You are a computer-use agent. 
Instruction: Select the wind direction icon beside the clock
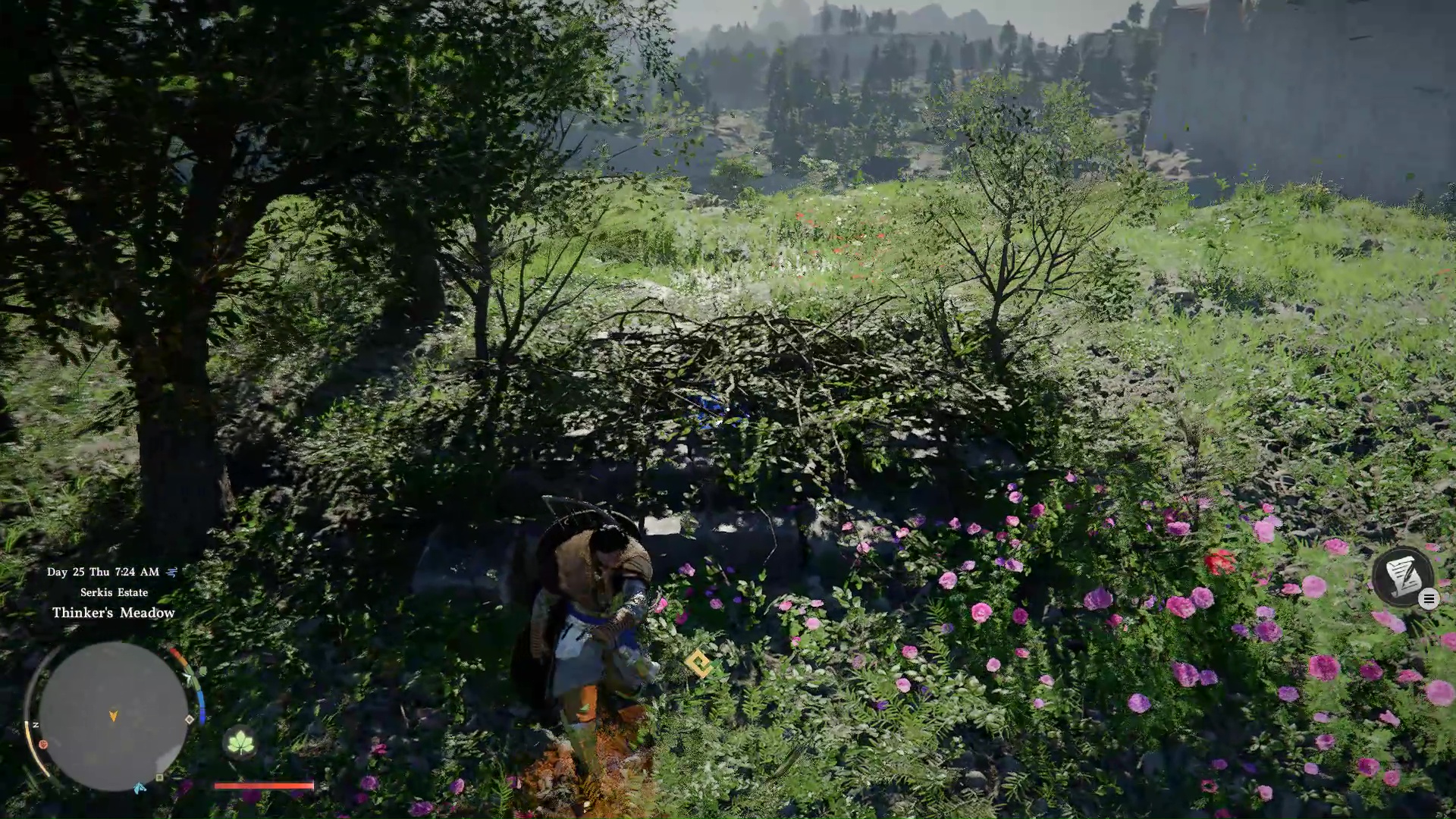[x=170, y=572]
